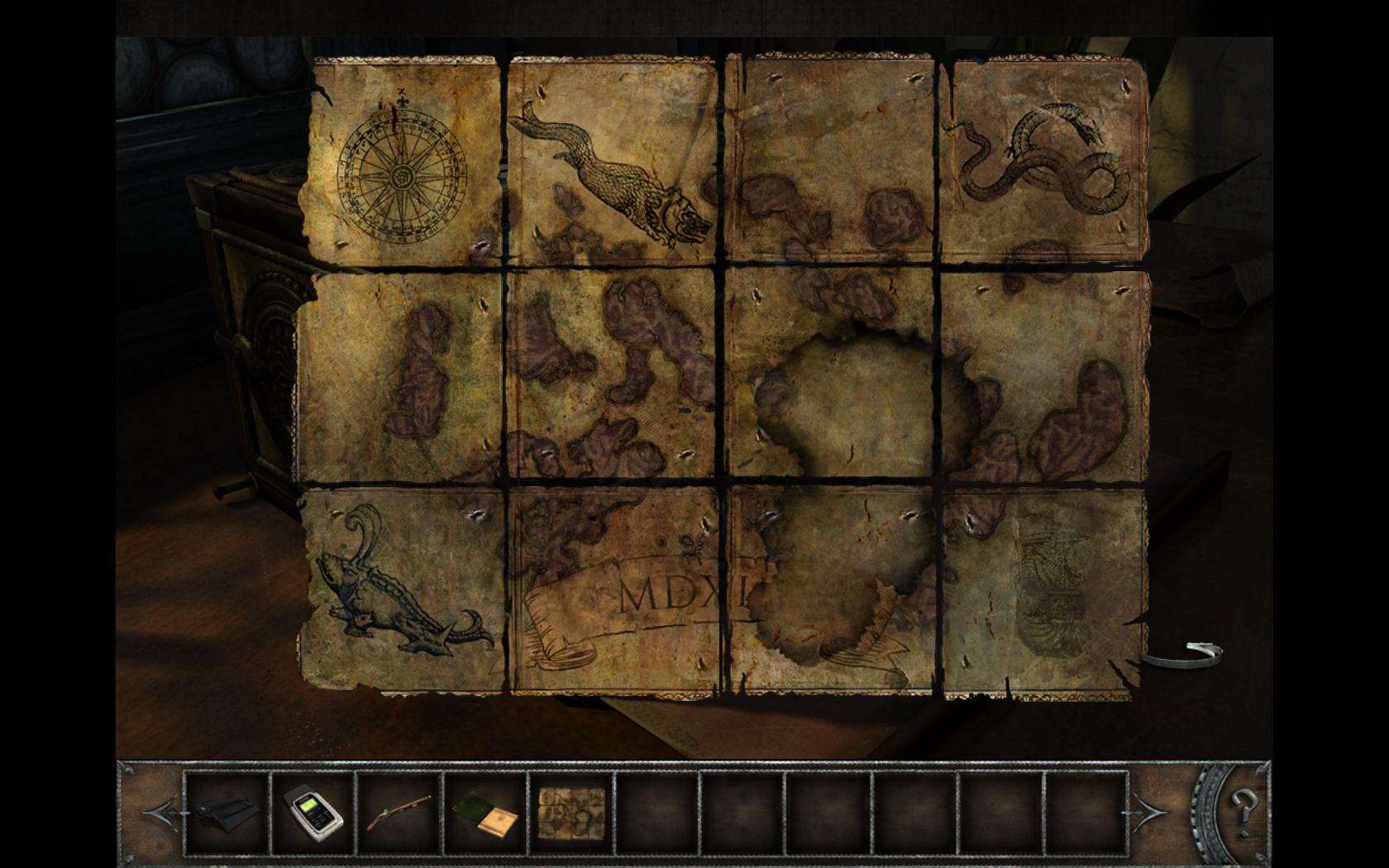
Task: Pick the coiled sea serpent map piece
Action: (1046, 161)
